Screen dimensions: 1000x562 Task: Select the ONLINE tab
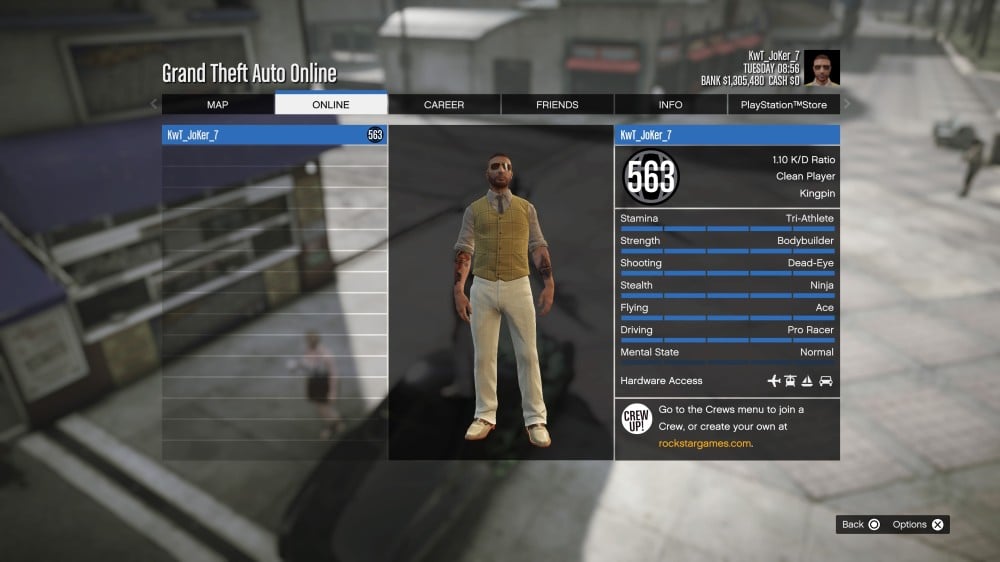[x=331, y=105]
